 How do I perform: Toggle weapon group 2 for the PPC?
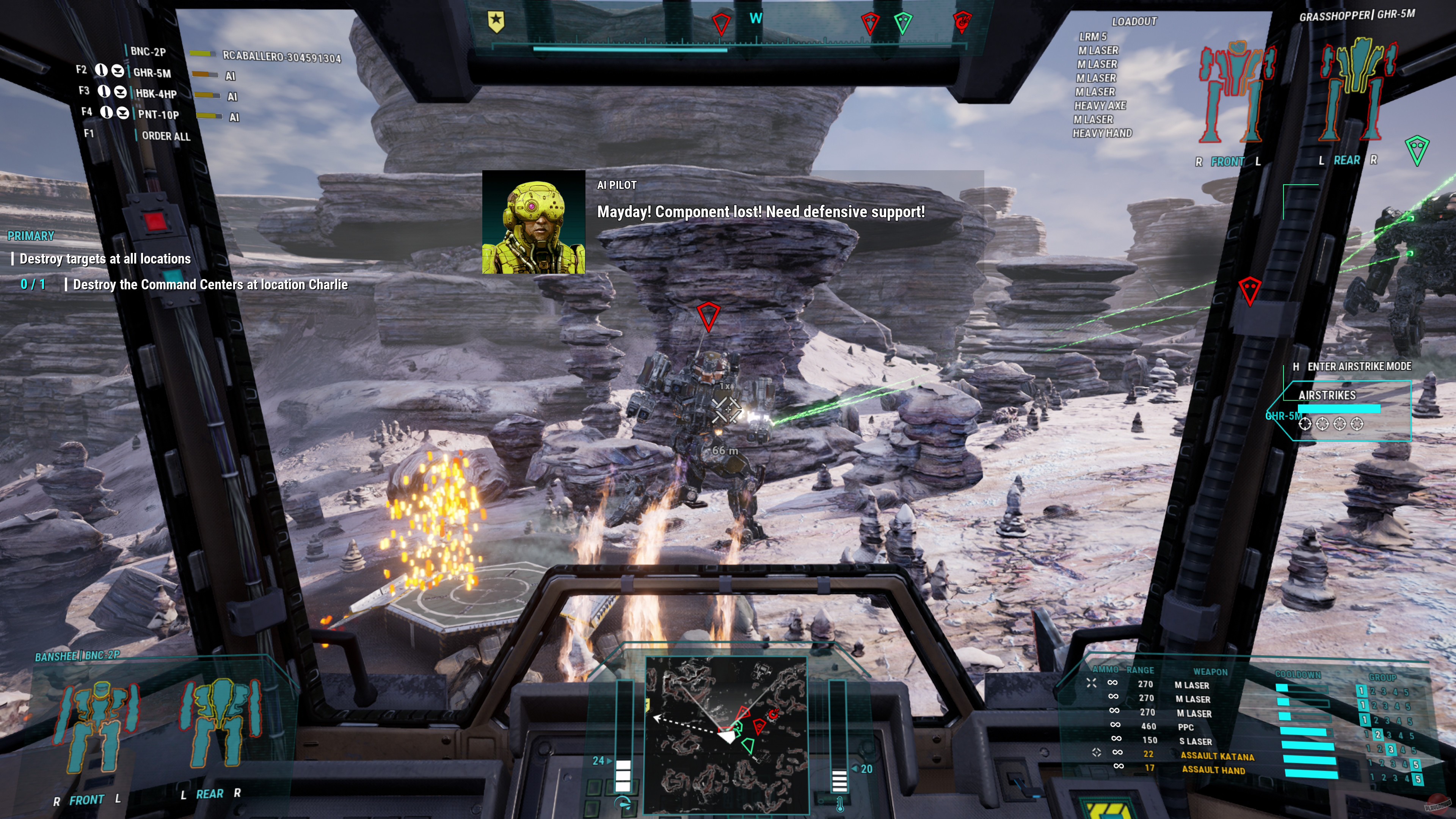(1378, 734)
